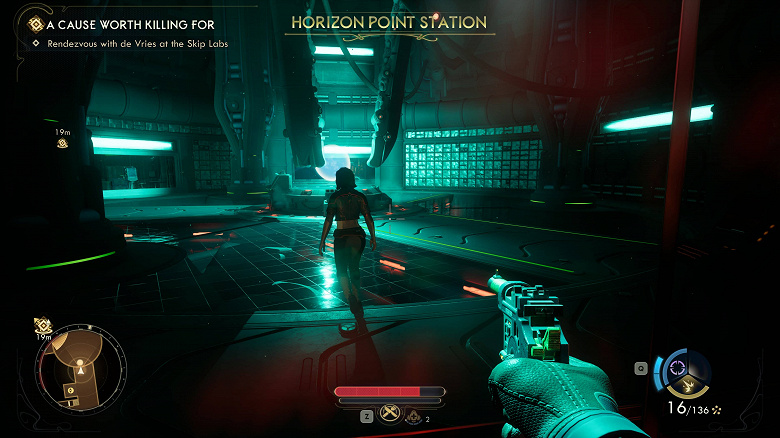
Task: Select the weapon wheel ammo-type icon
Action: pyautogui.click(x=684, y=374)
